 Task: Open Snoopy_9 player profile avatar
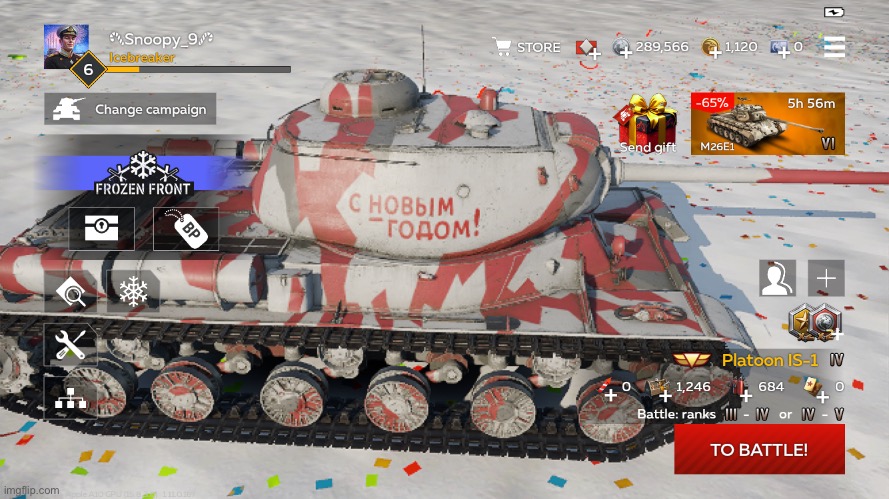(66, 46)
